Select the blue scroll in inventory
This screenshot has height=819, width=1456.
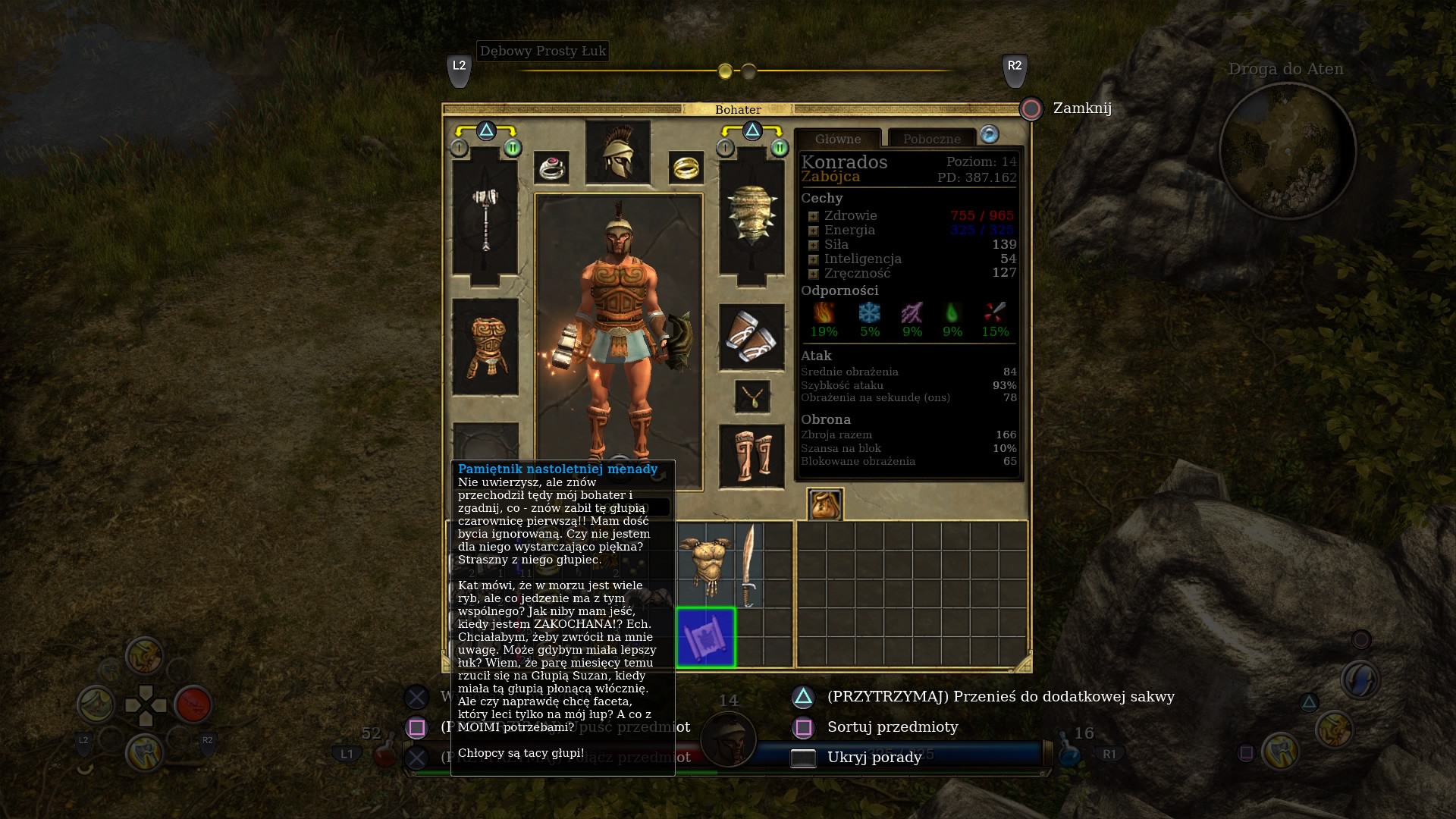[x=706, y=638]
